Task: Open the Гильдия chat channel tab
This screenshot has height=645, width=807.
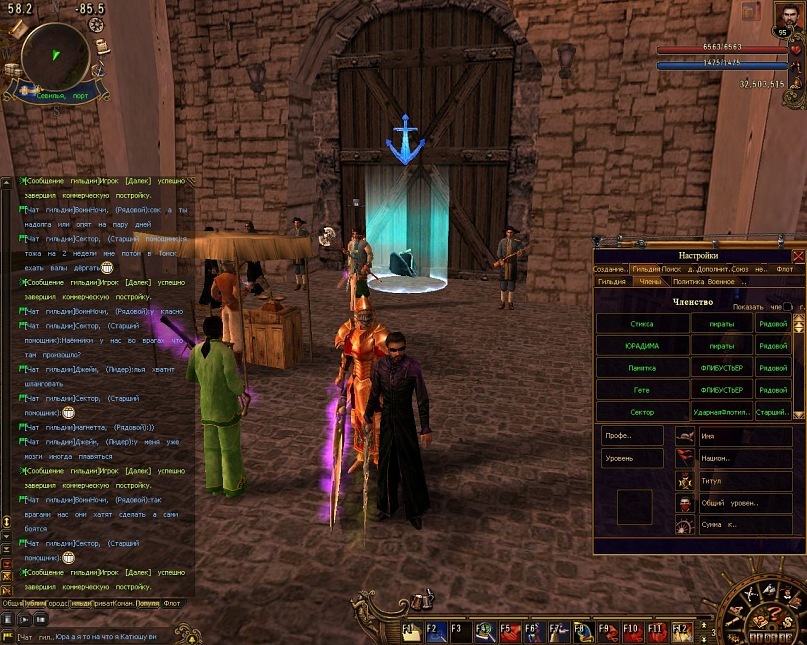Action: coord(82,603)
